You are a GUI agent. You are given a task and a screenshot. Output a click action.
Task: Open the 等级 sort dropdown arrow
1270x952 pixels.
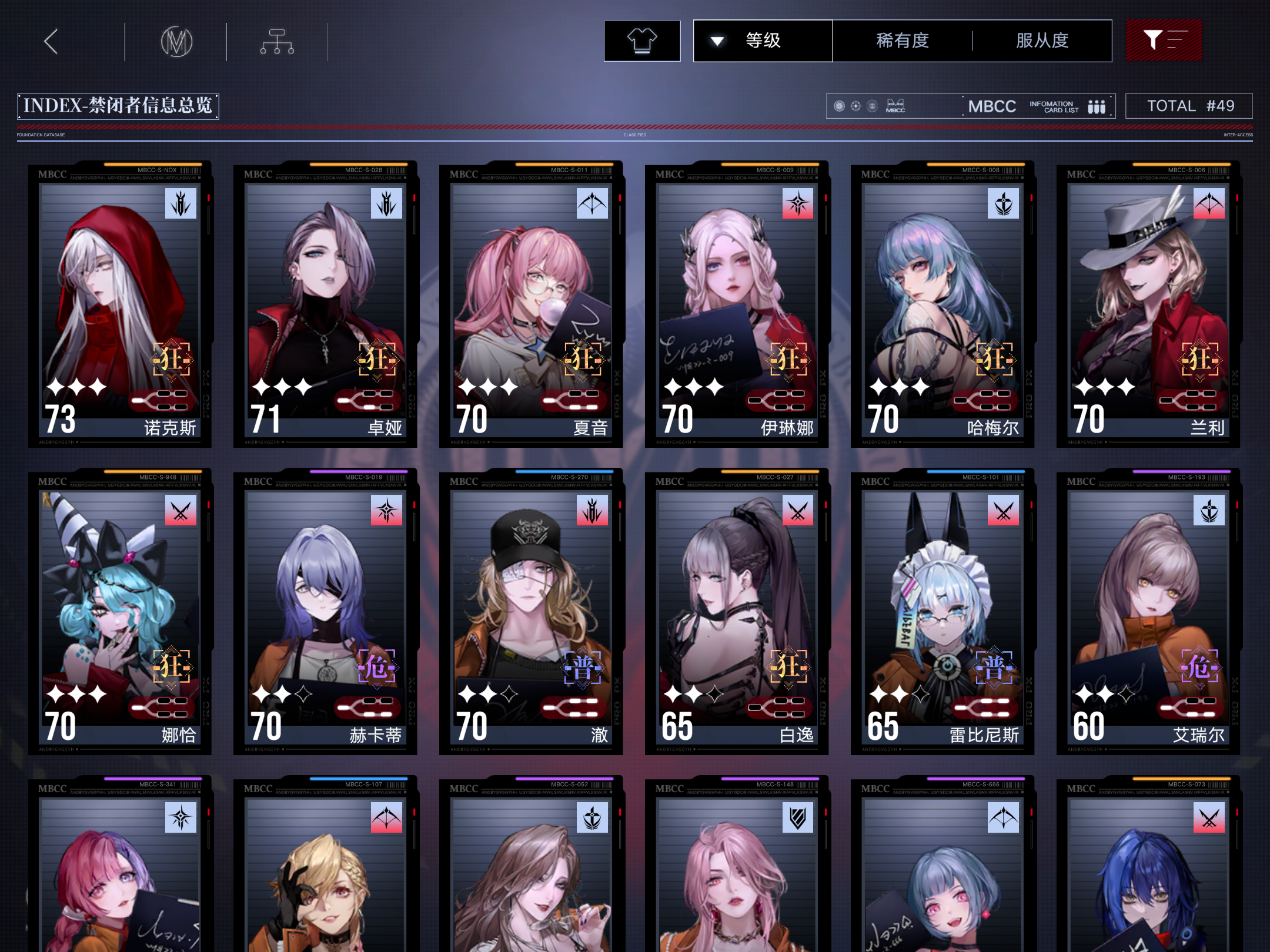716,41
